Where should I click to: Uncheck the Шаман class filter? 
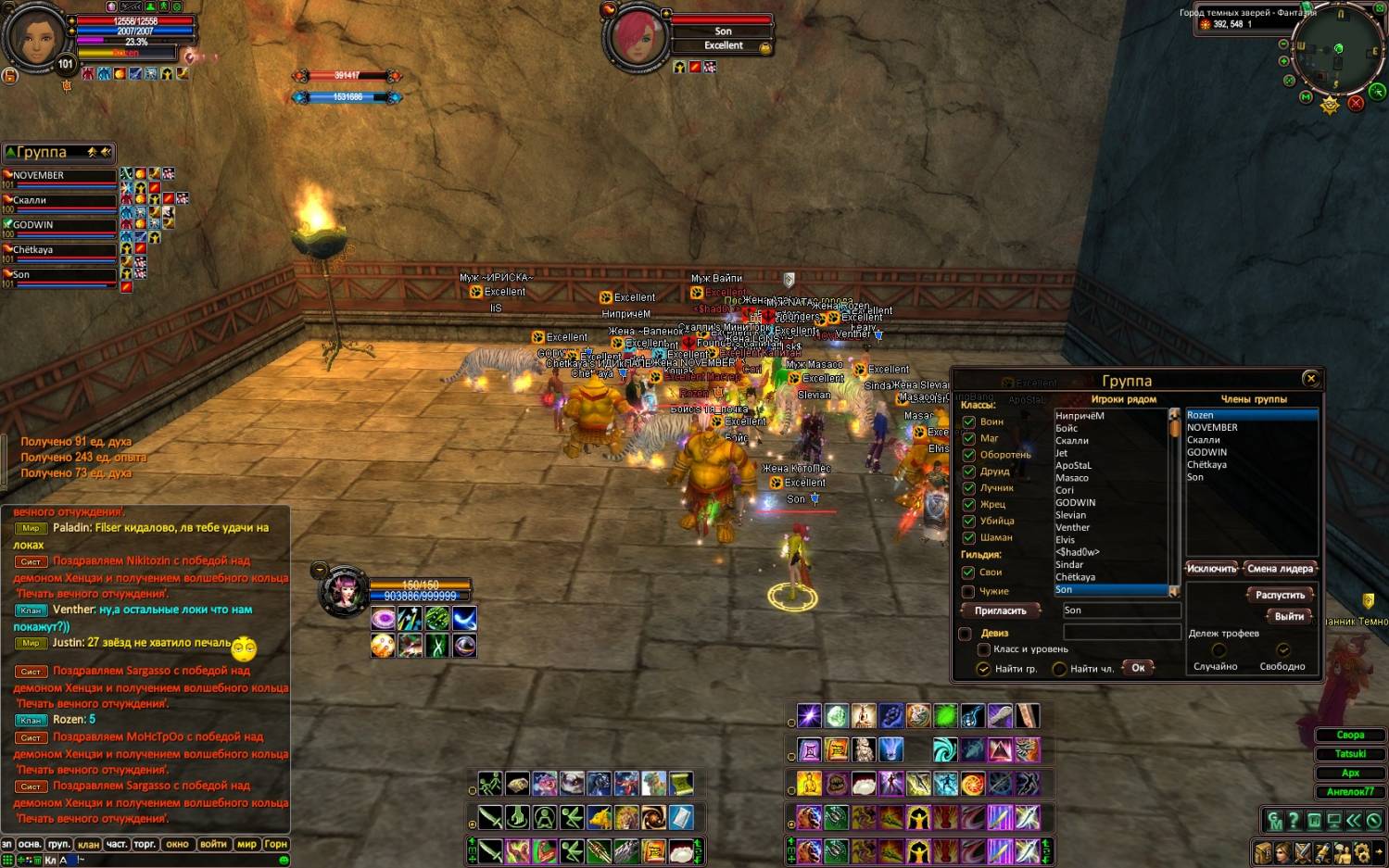tap(968, 537)
